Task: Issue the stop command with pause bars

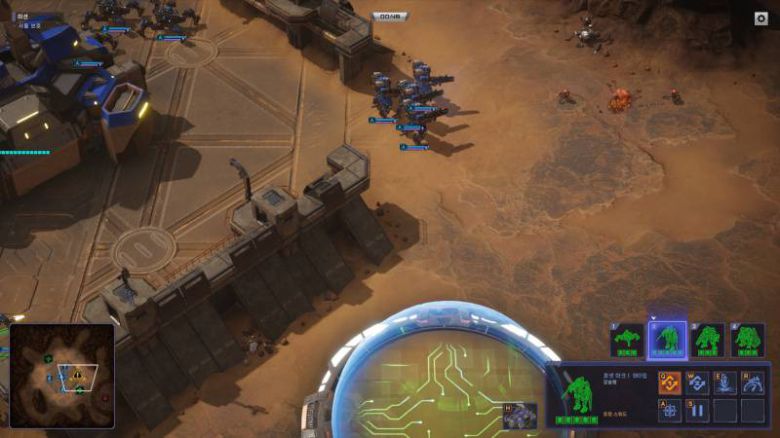Action: coord(697,410)
